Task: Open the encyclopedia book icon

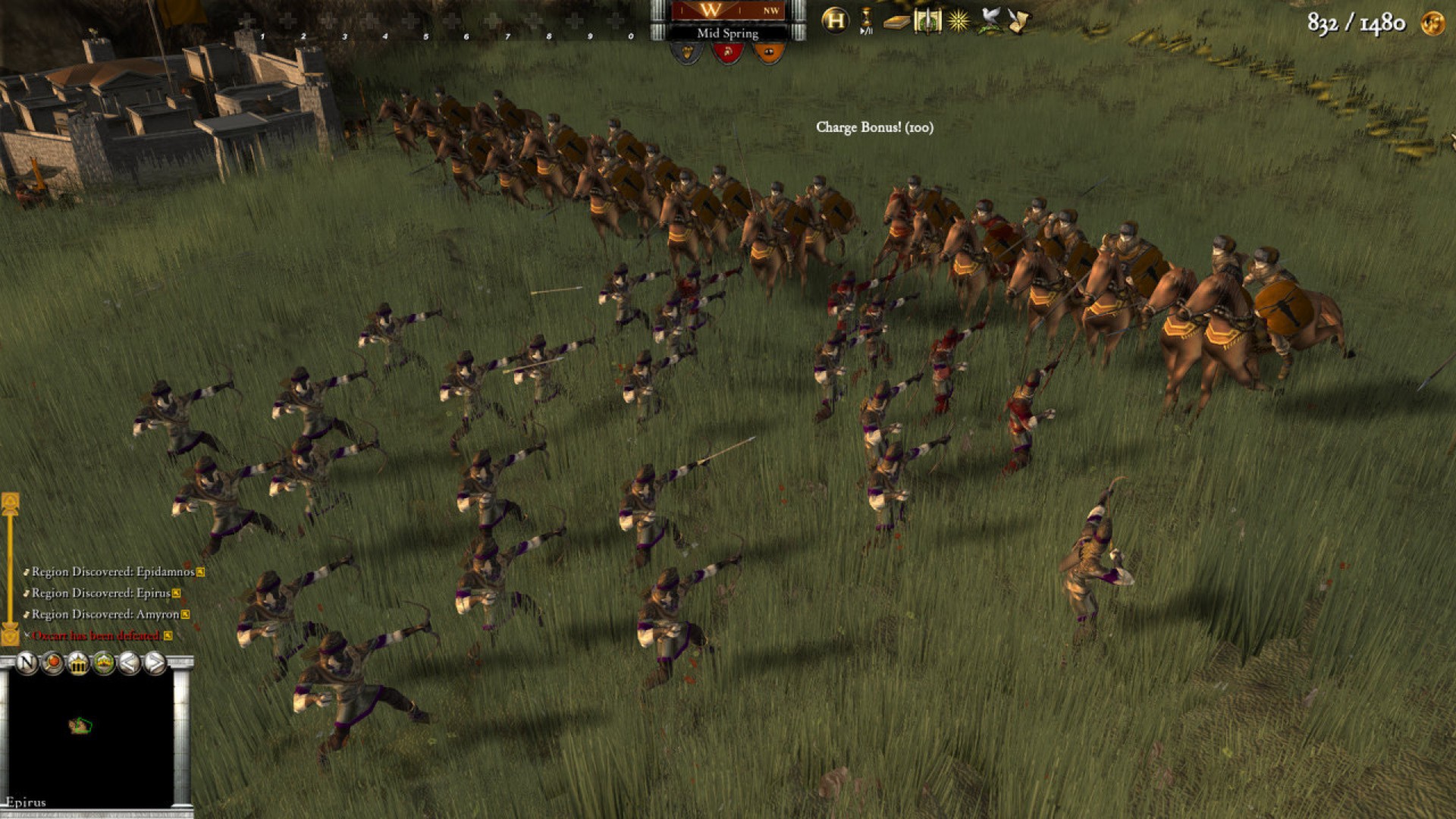Action: coord(896,20)
